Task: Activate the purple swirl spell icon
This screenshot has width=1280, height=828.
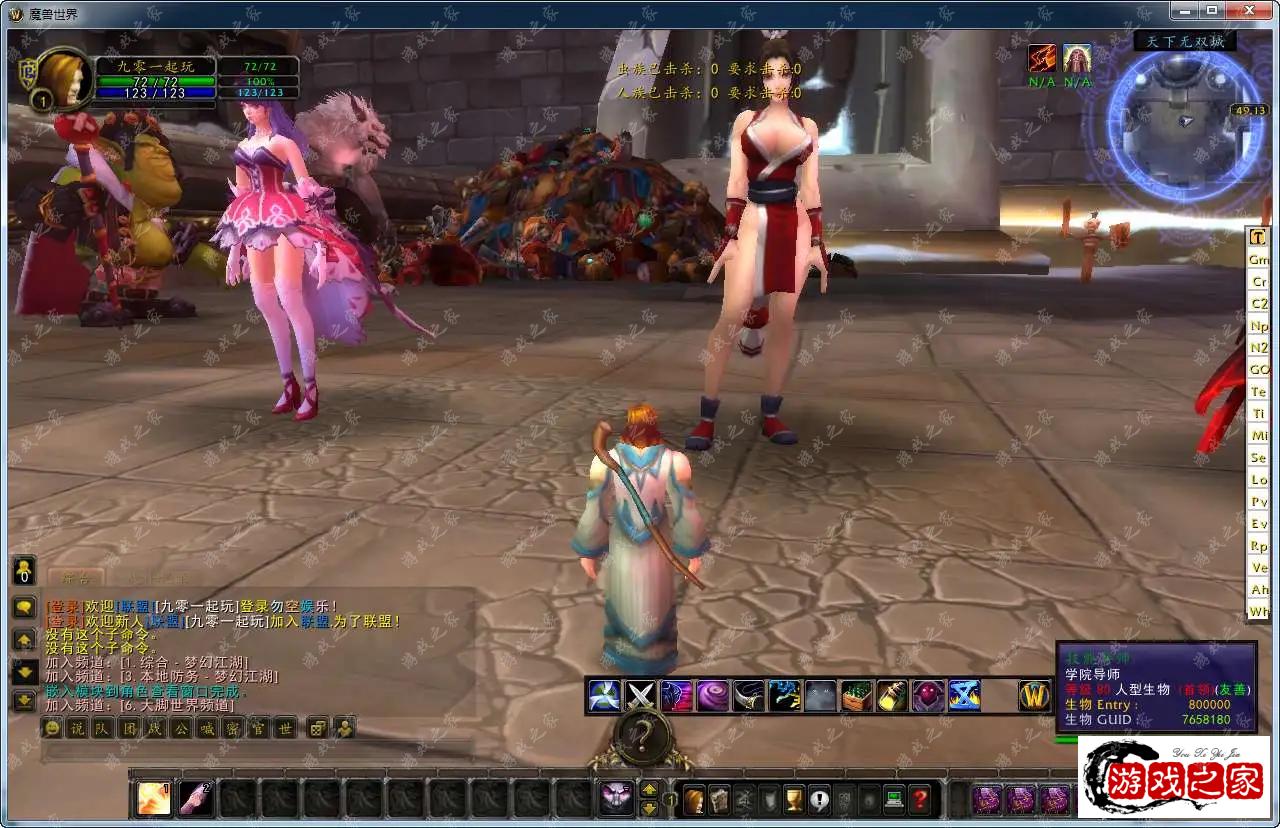Action: (712, 695)
